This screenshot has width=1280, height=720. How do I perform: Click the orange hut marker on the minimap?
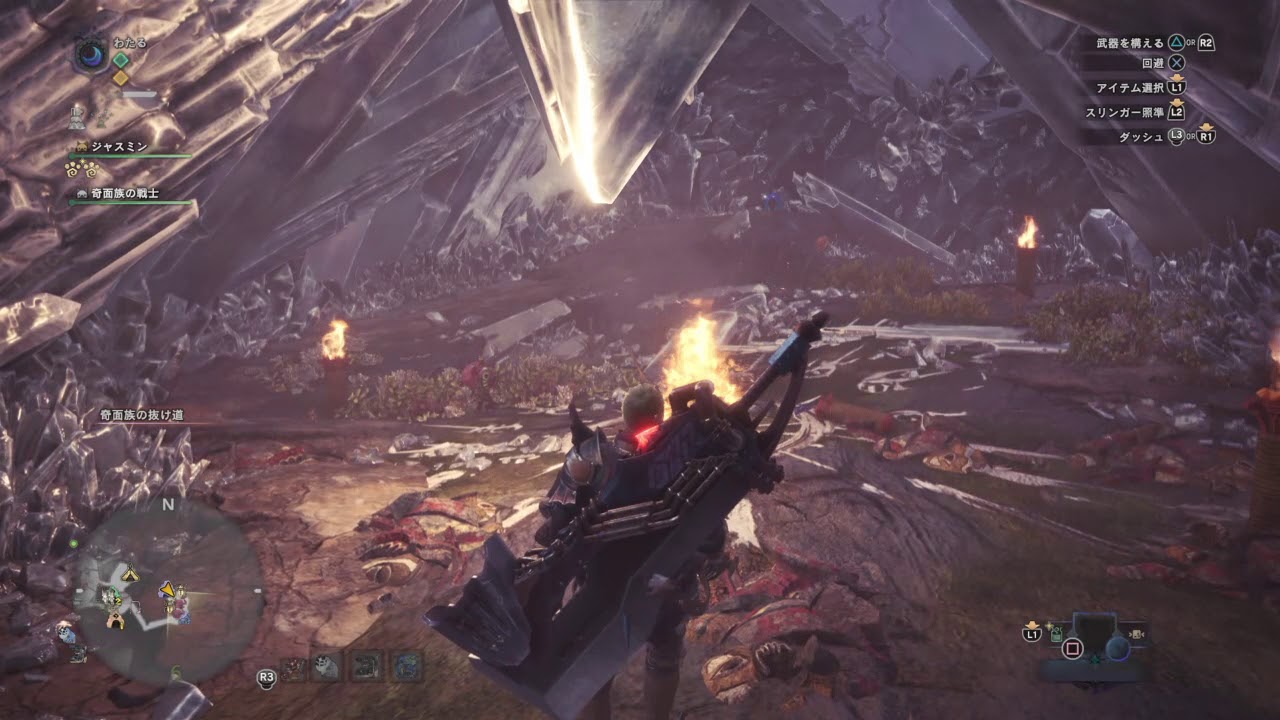117,621
